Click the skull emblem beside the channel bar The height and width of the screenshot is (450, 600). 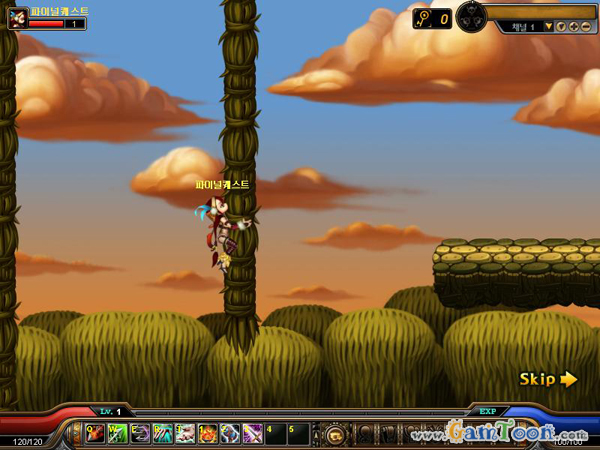(471, 16)
